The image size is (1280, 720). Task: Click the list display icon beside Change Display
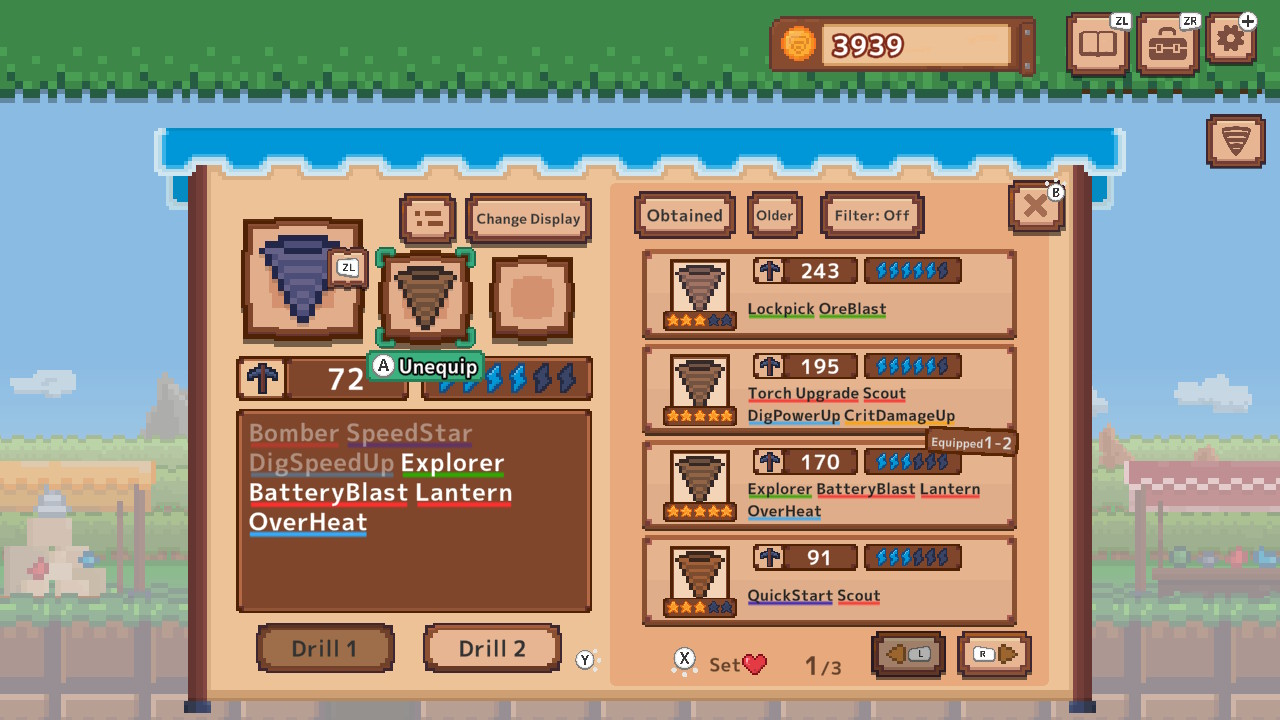coord(428,217)
